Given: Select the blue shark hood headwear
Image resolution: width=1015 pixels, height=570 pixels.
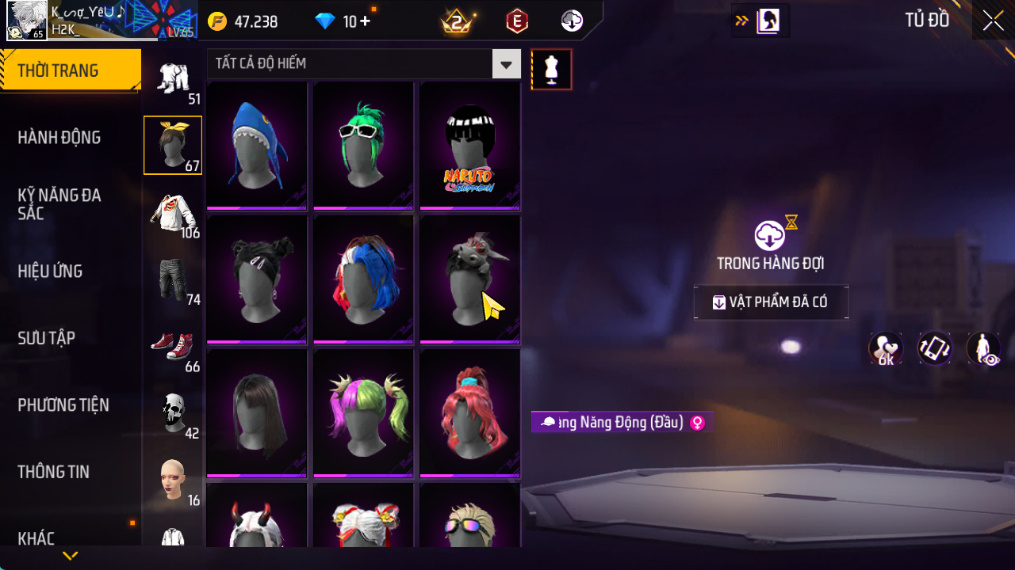Looking at the screenshot, I should [x=257, y=145].
